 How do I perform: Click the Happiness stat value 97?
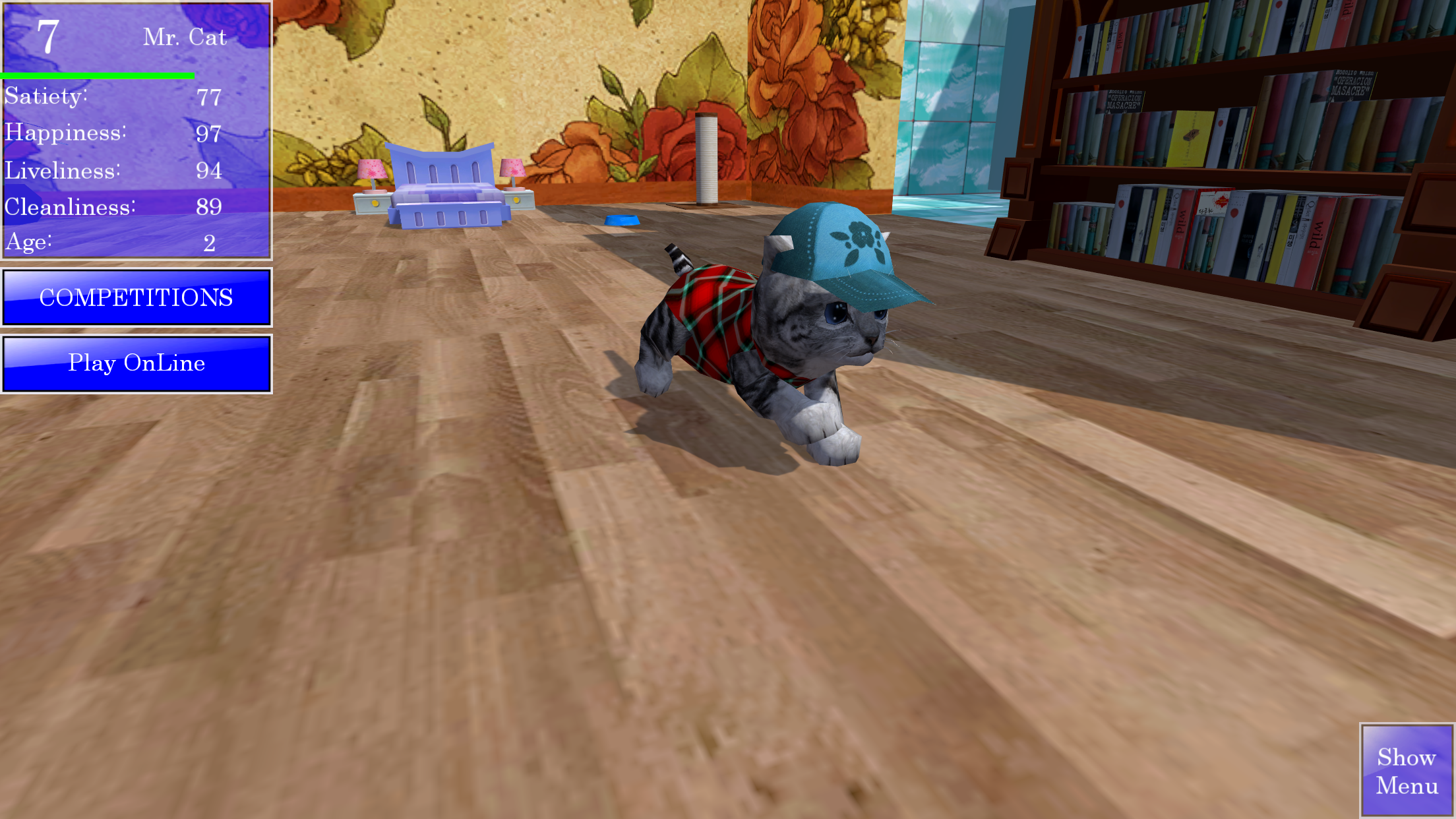click(x=210, y=134)
